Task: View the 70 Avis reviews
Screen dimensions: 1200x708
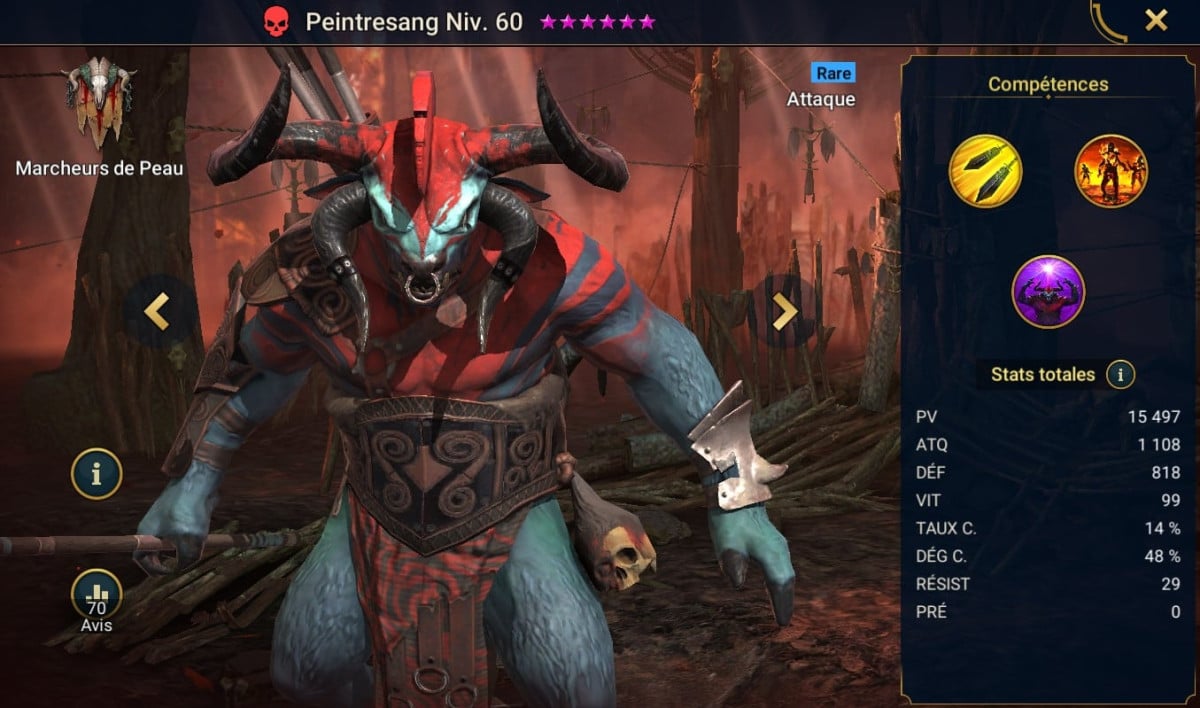Action: 96,597
